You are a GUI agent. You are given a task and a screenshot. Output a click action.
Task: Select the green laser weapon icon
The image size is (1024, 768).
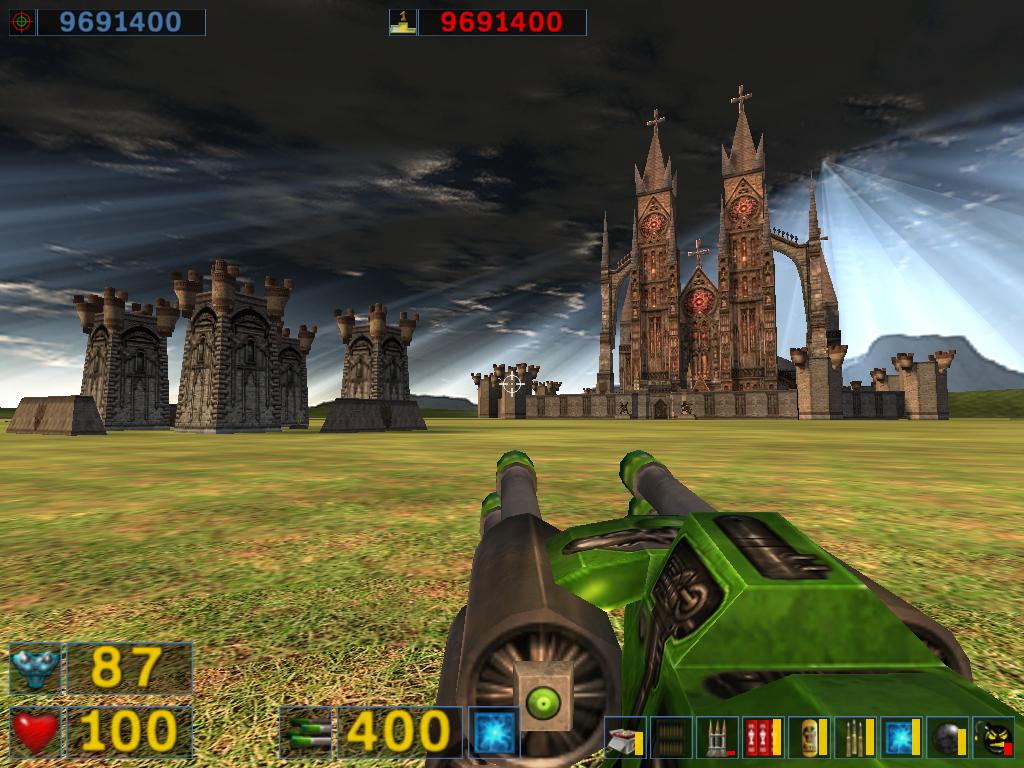point(306,732)
